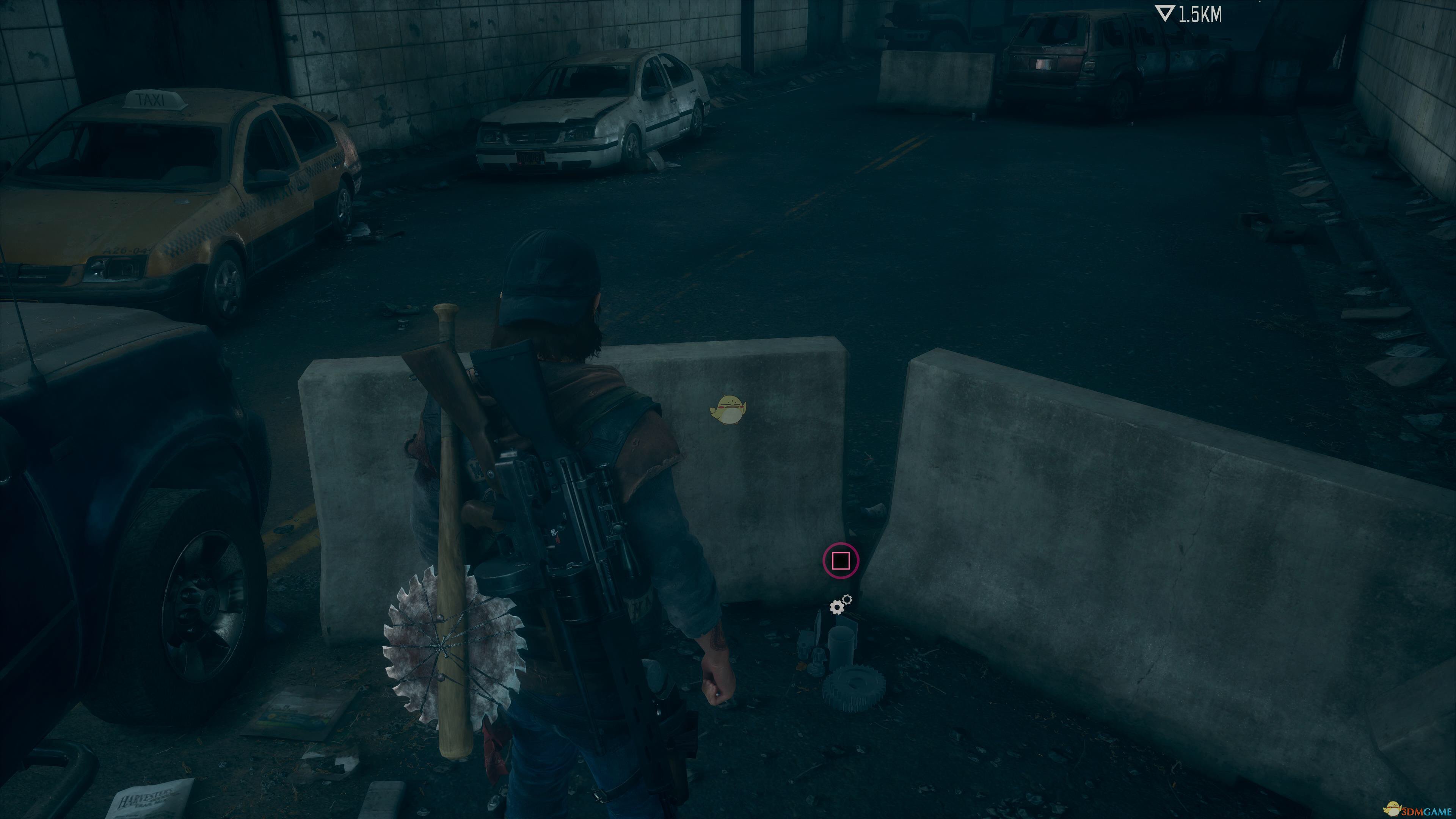
Task: Click the scrap gears pickup icon
Action: pyautogui.click(x=840, y=605)
